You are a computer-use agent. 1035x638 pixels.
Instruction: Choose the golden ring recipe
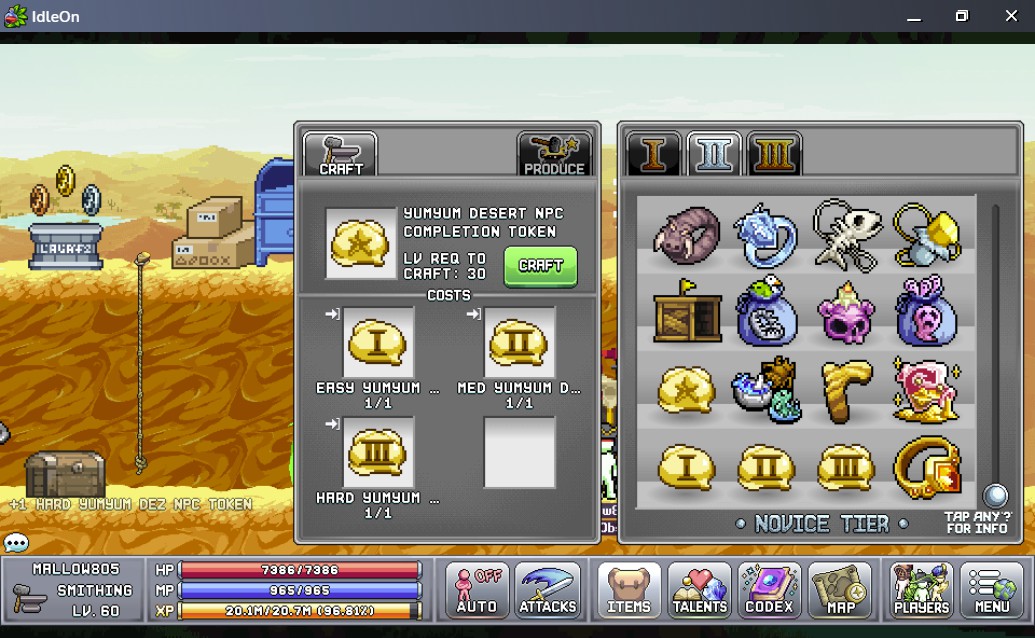pos(926,467)
